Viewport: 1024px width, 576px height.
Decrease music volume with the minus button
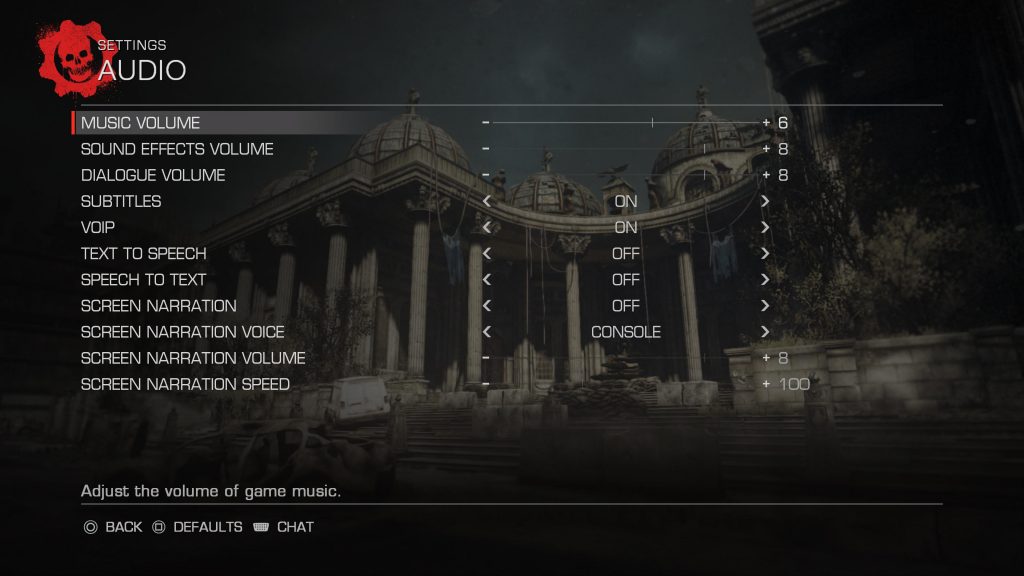click(x=486, y=123)
